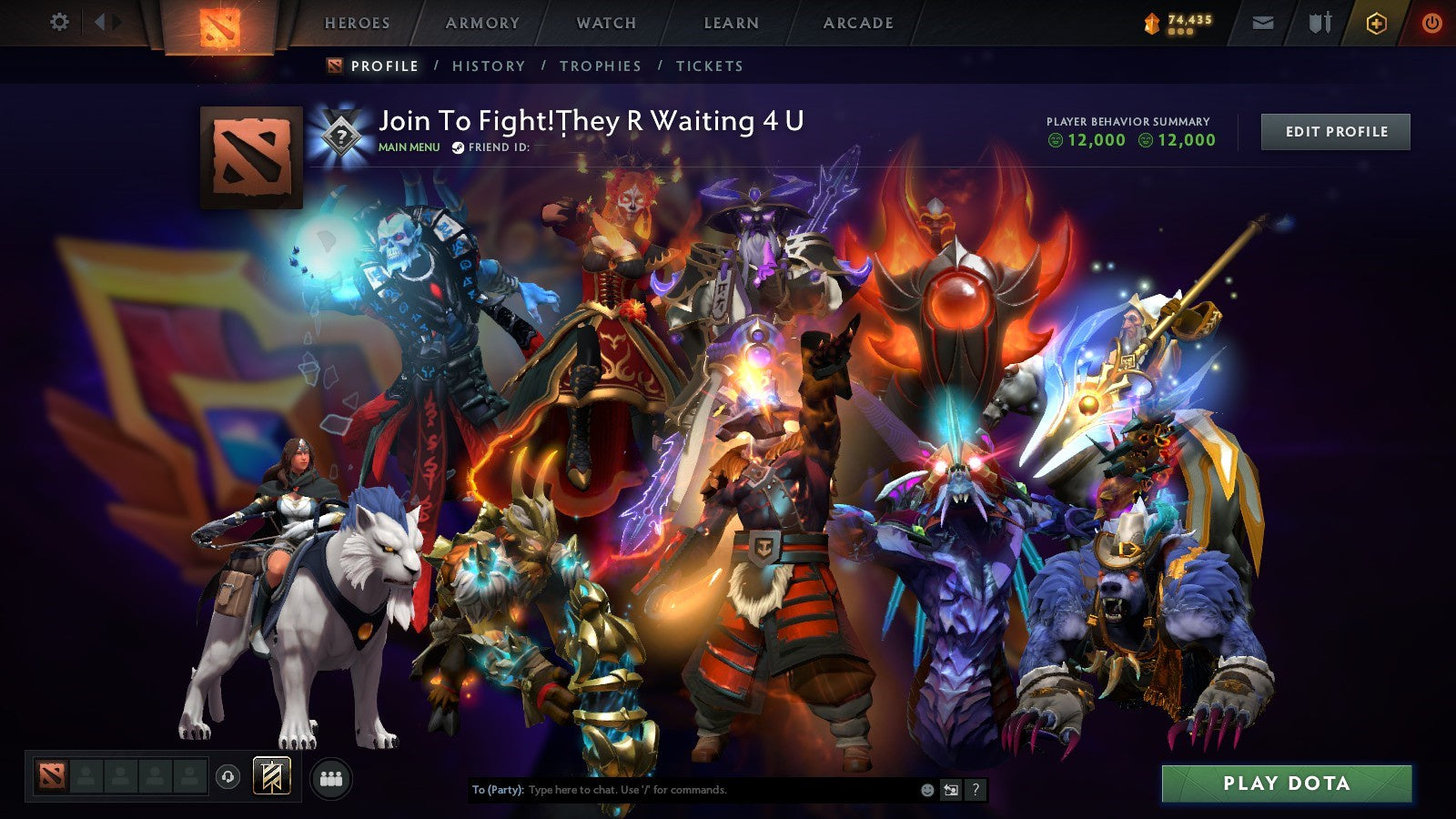Open the ARCADE menu
The image size is (1456, 819).
click(860, 24)
